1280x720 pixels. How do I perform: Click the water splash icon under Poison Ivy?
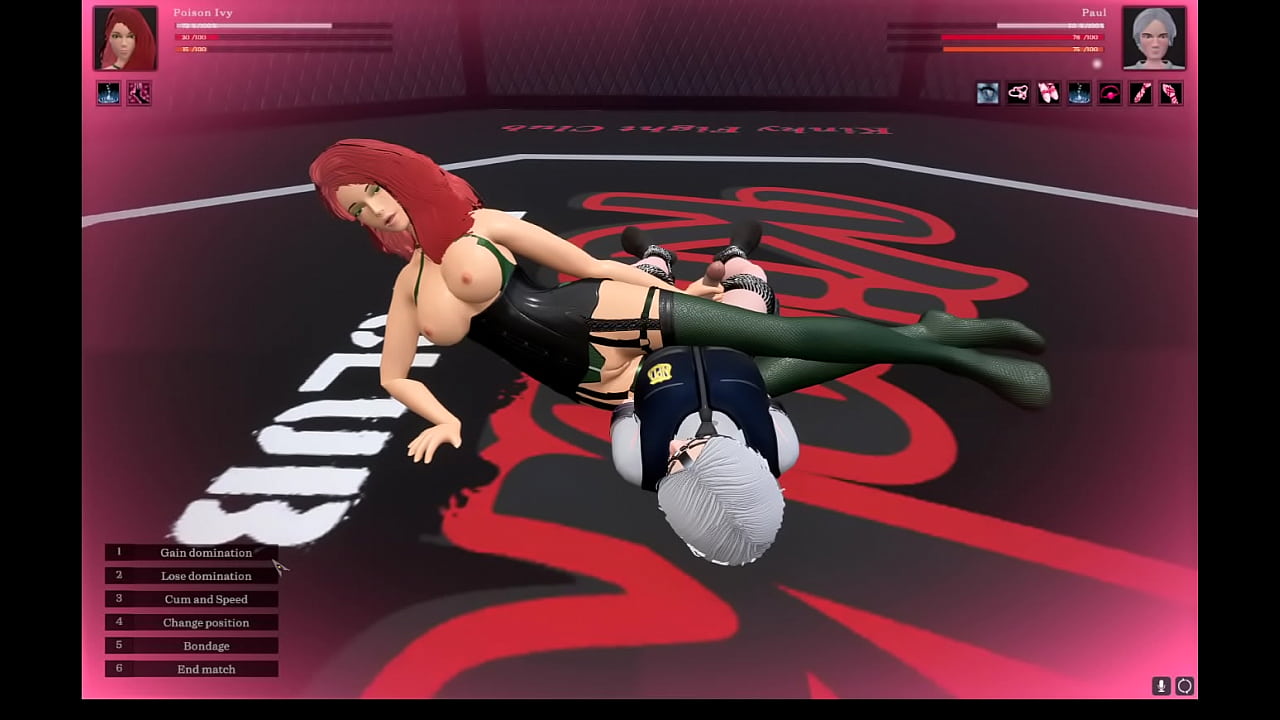tap(108, 93)
